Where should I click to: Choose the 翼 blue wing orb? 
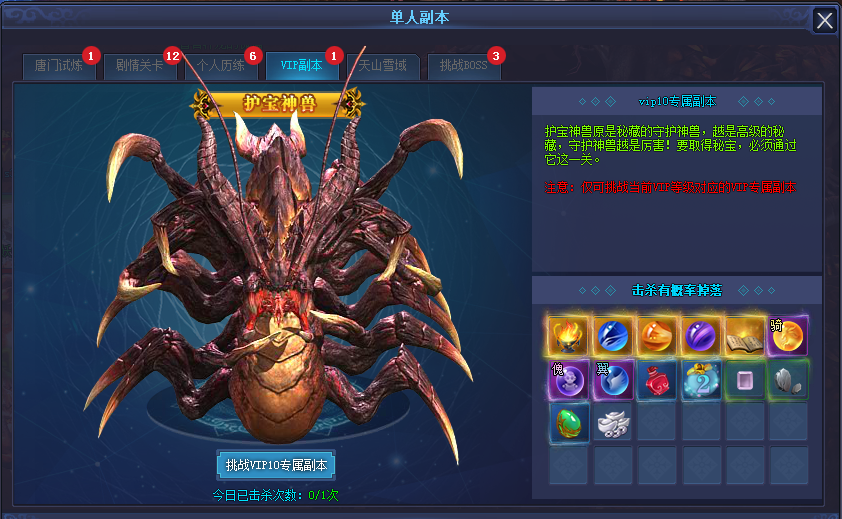[612, 381]
